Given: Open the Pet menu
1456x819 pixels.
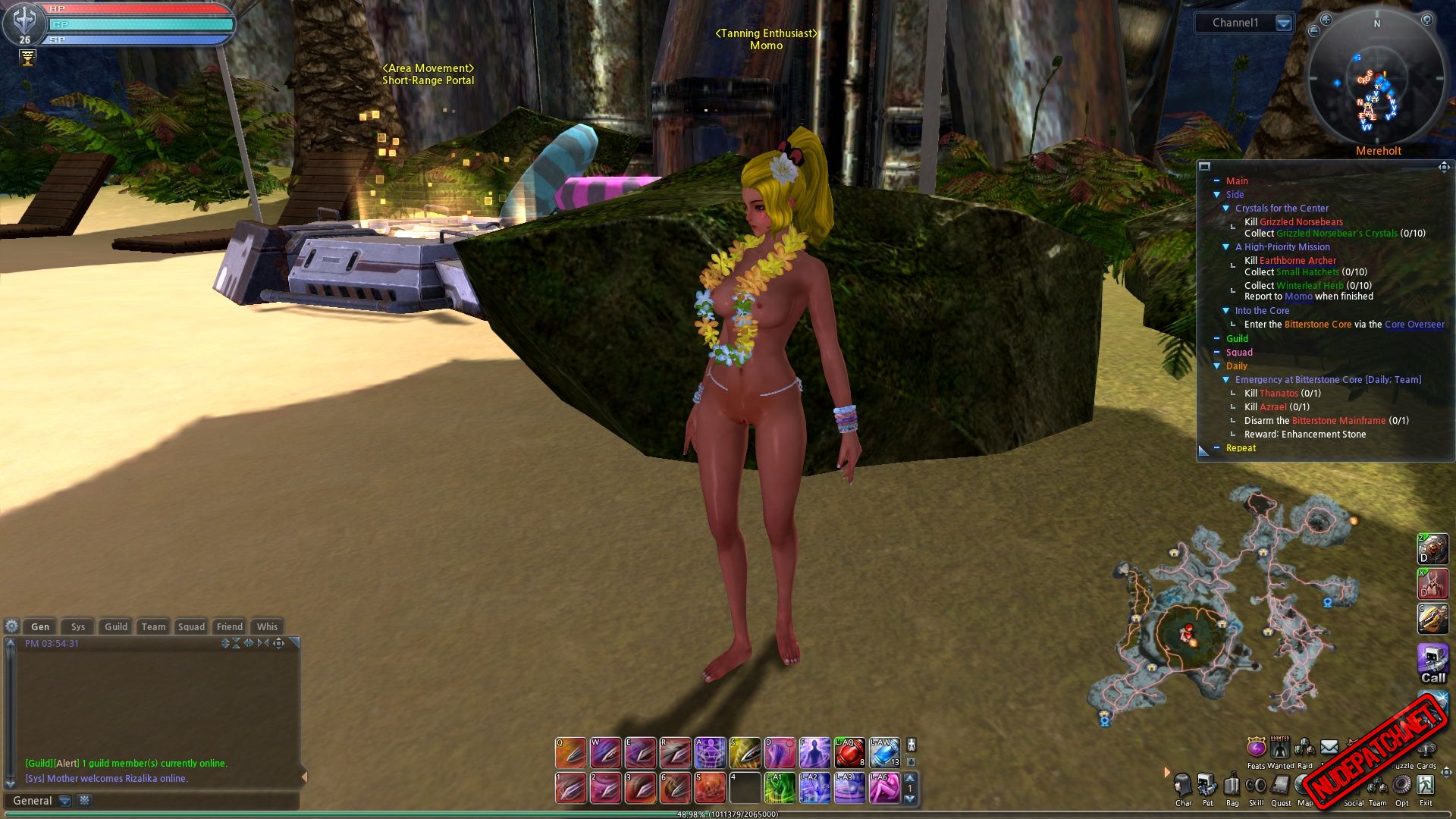Looking at the screenshot, I should (x=1207, y=786).
